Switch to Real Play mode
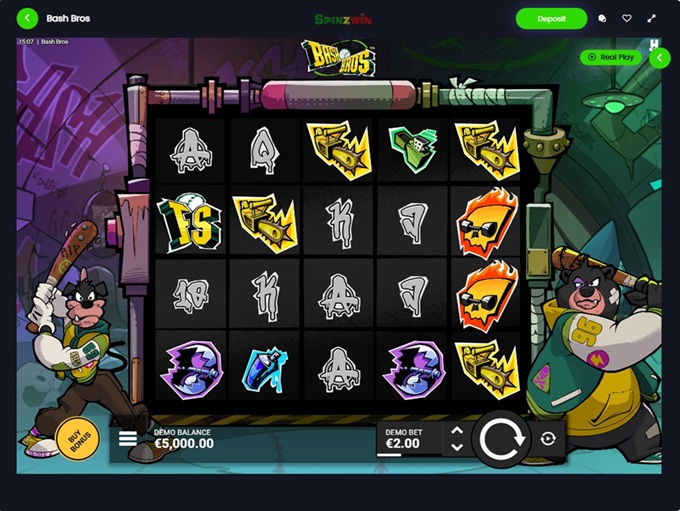 tap(611, 58)
